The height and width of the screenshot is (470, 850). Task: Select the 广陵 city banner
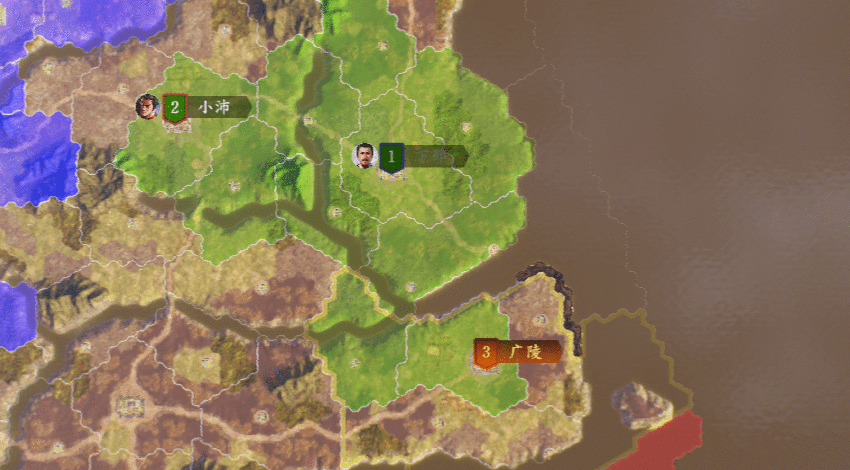click(516, 352)
